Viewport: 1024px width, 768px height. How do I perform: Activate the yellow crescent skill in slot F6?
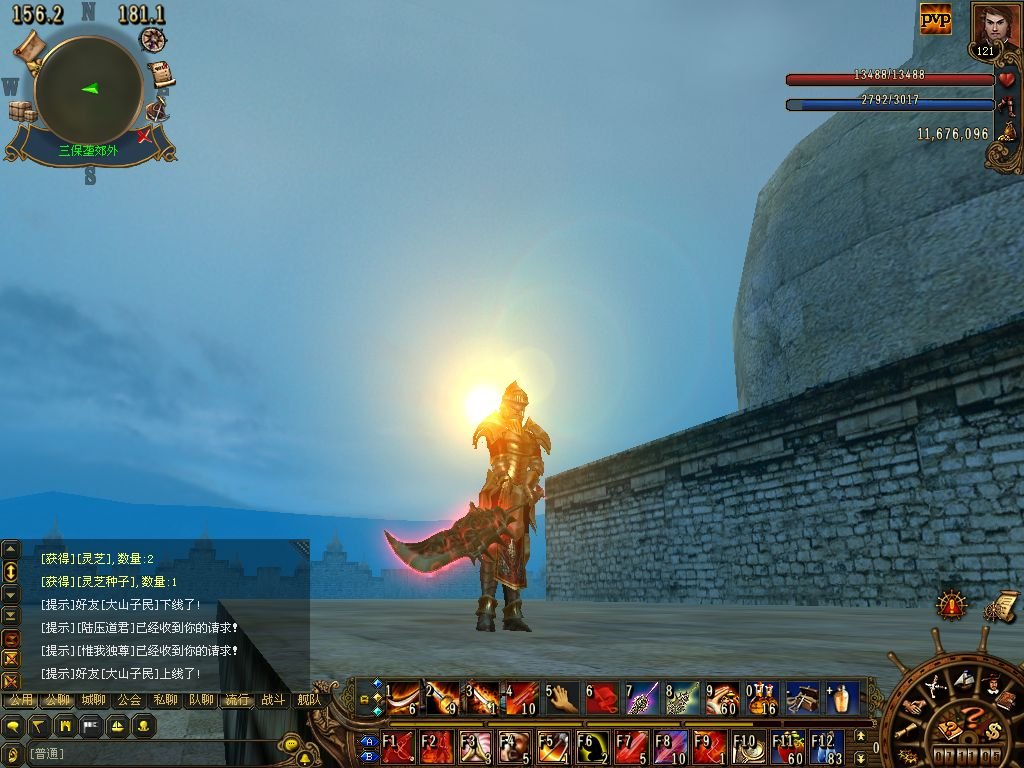[592, 748]
